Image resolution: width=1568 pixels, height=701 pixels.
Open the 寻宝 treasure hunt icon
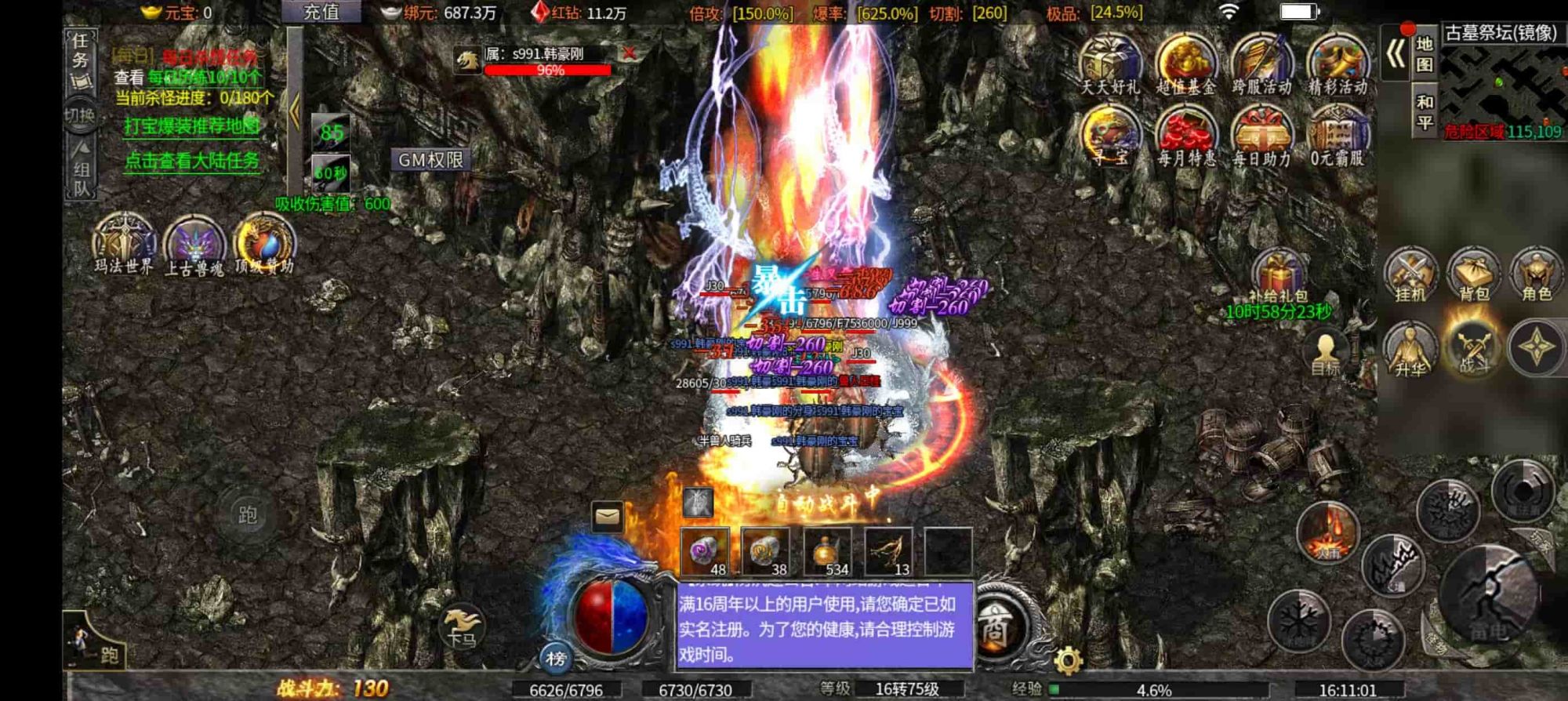point(1110,135)
